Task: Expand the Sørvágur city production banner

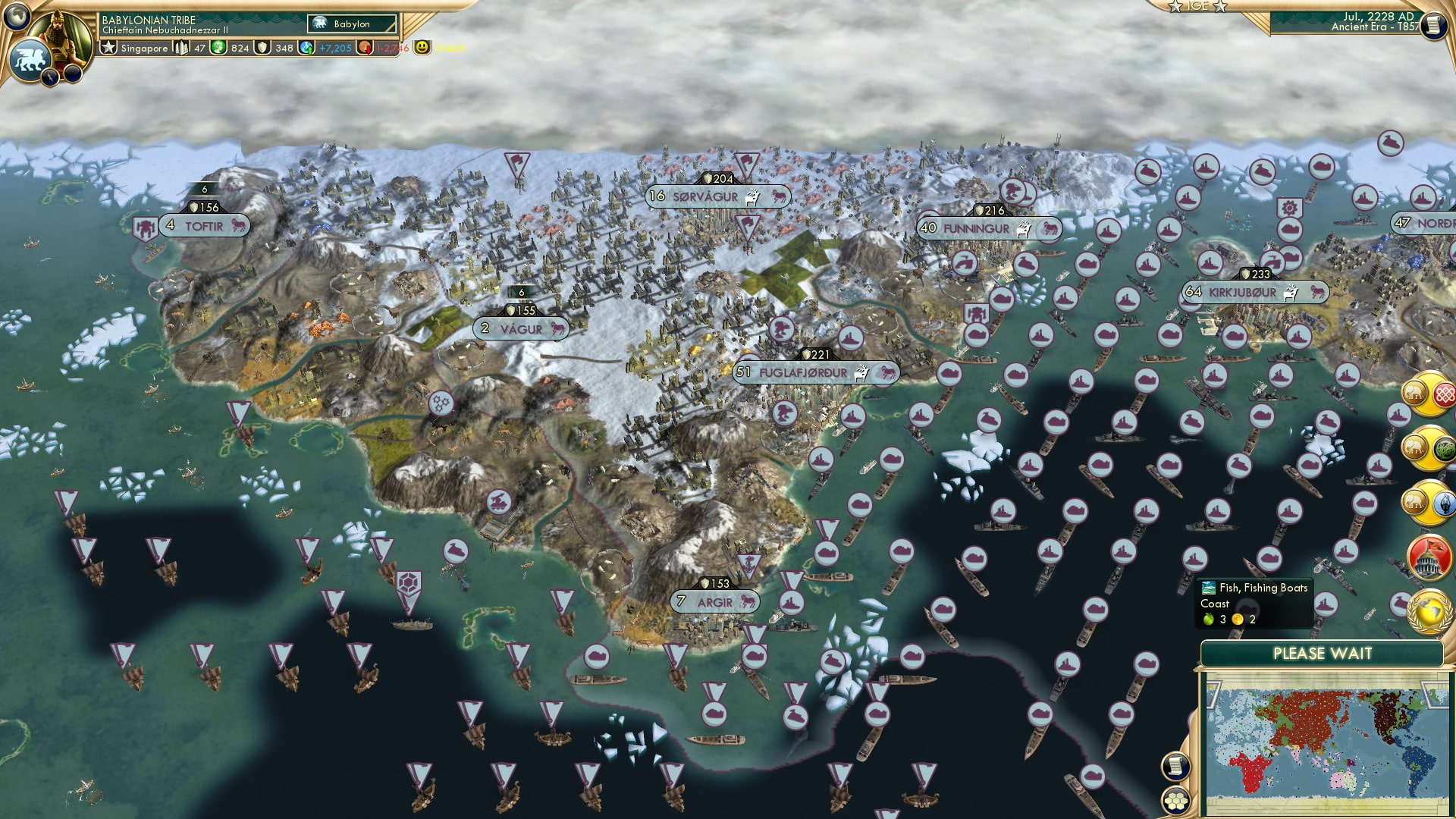Action: point(705,196)
